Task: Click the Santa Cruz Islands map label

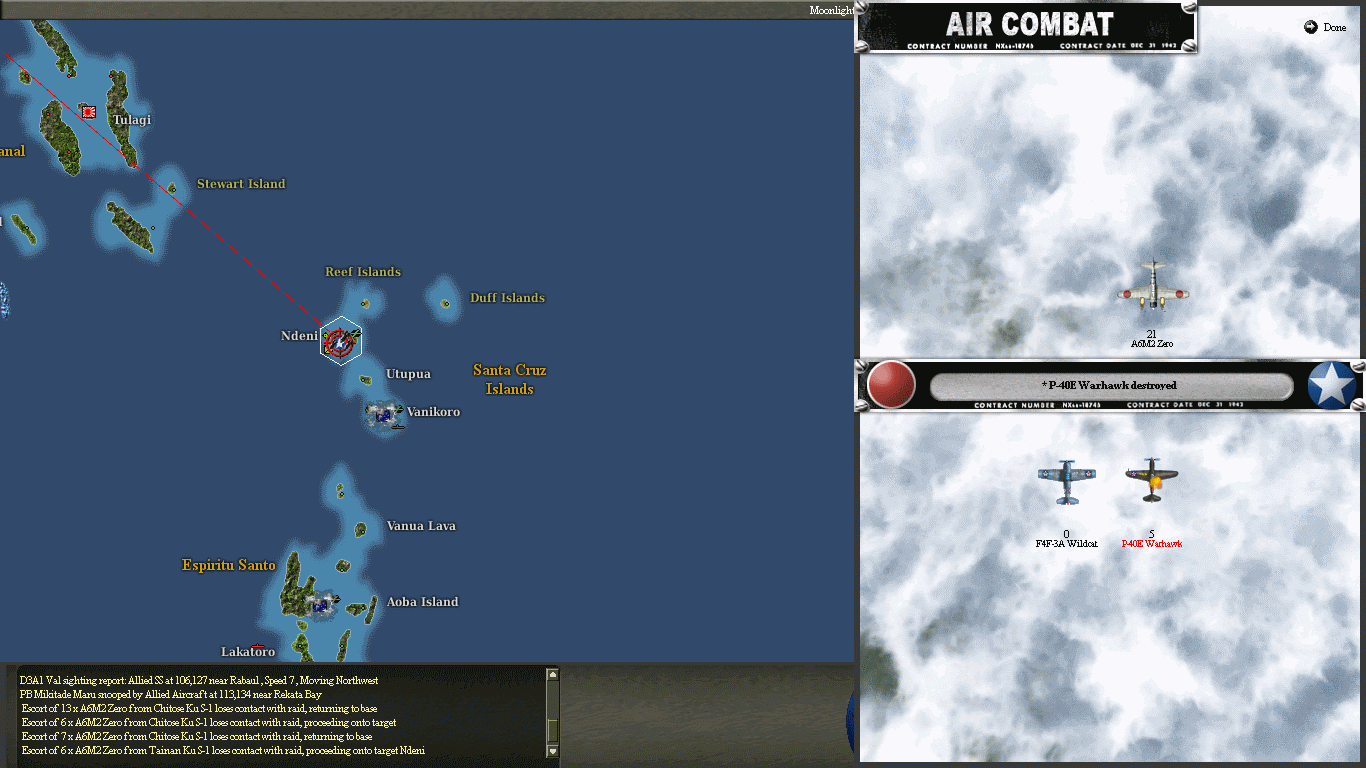Action: click(x=509, y=378)
